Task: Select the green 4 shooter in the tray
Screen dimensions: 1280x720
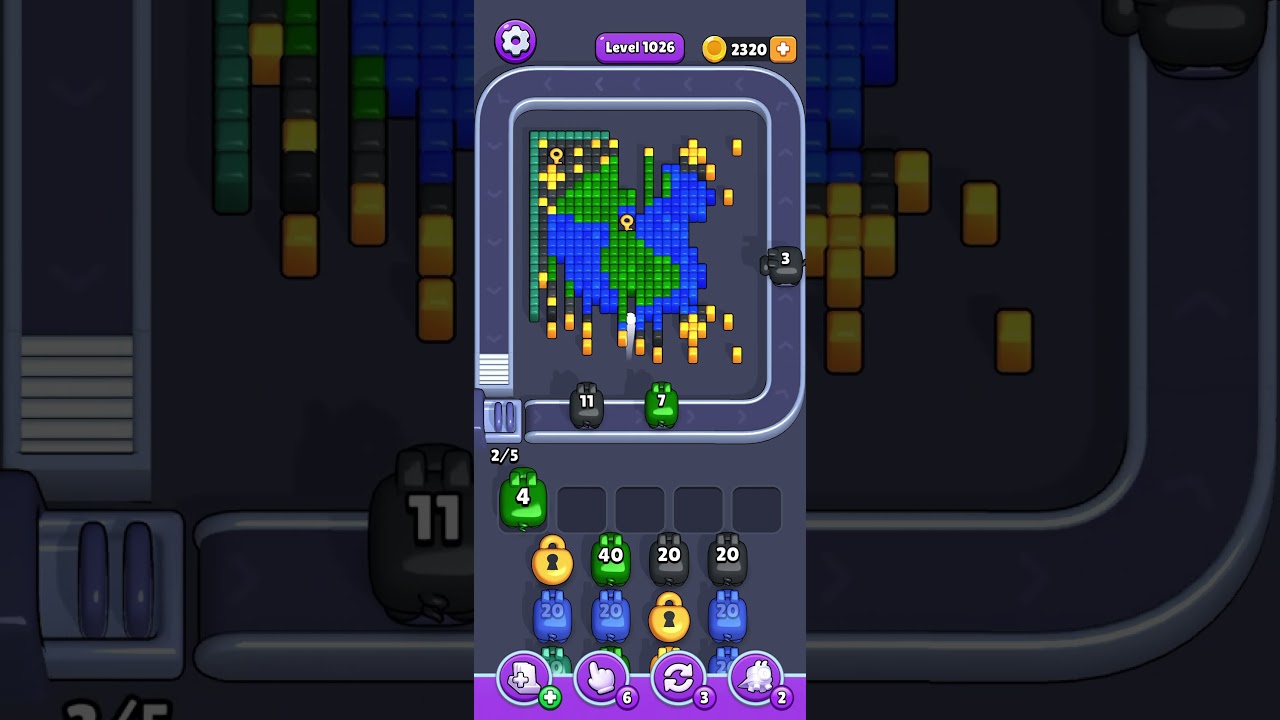Action: (x=522, y=498)
